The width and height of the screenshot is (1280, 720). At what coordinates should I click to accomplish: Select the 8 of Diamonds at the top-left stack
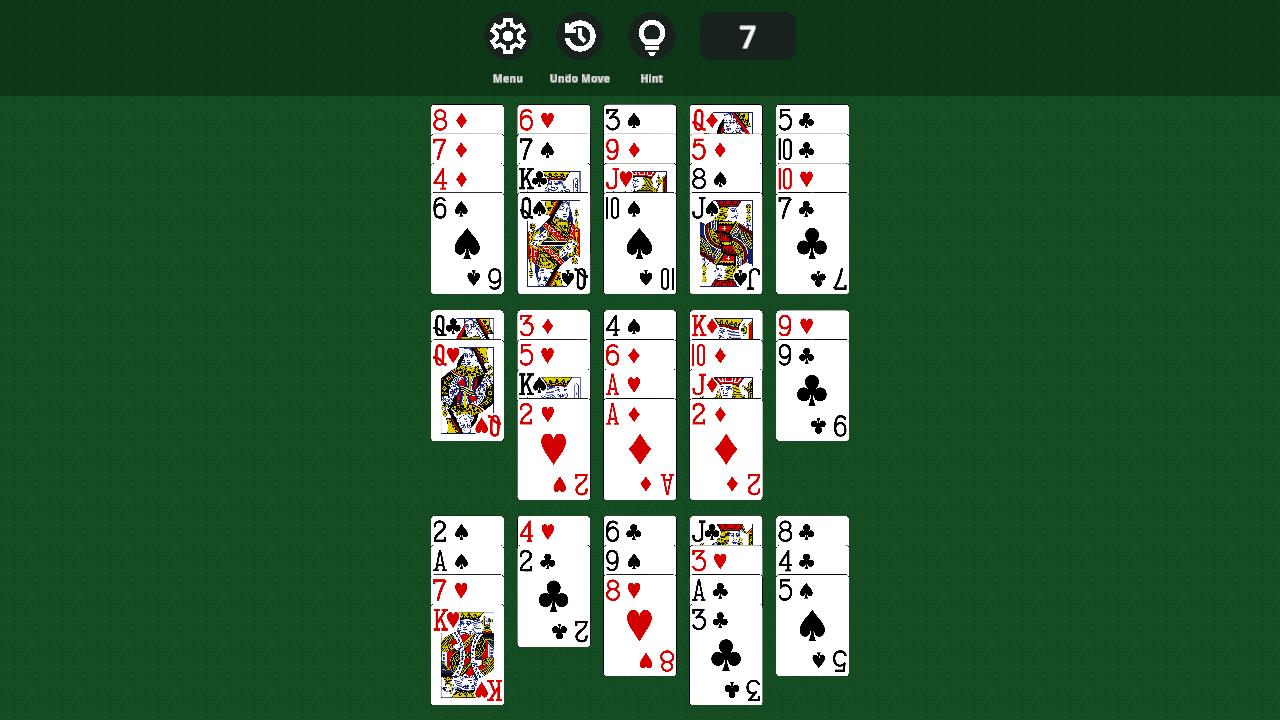(466, 118)
